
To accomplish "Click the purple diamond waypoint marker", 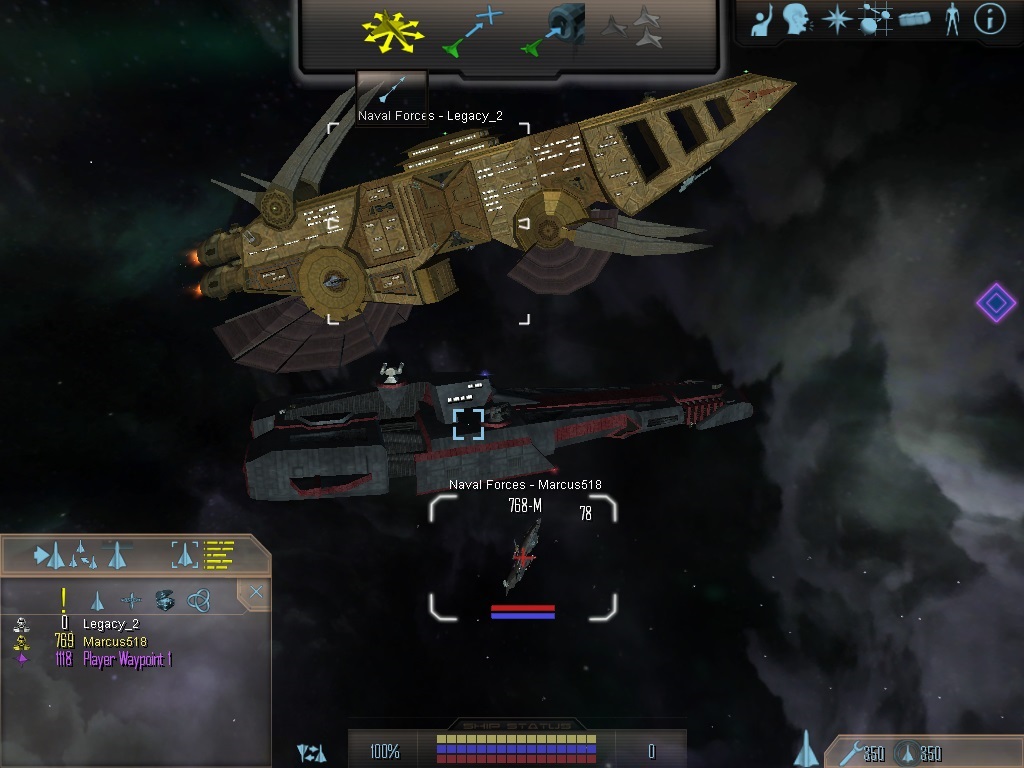I will coord(995,302).
